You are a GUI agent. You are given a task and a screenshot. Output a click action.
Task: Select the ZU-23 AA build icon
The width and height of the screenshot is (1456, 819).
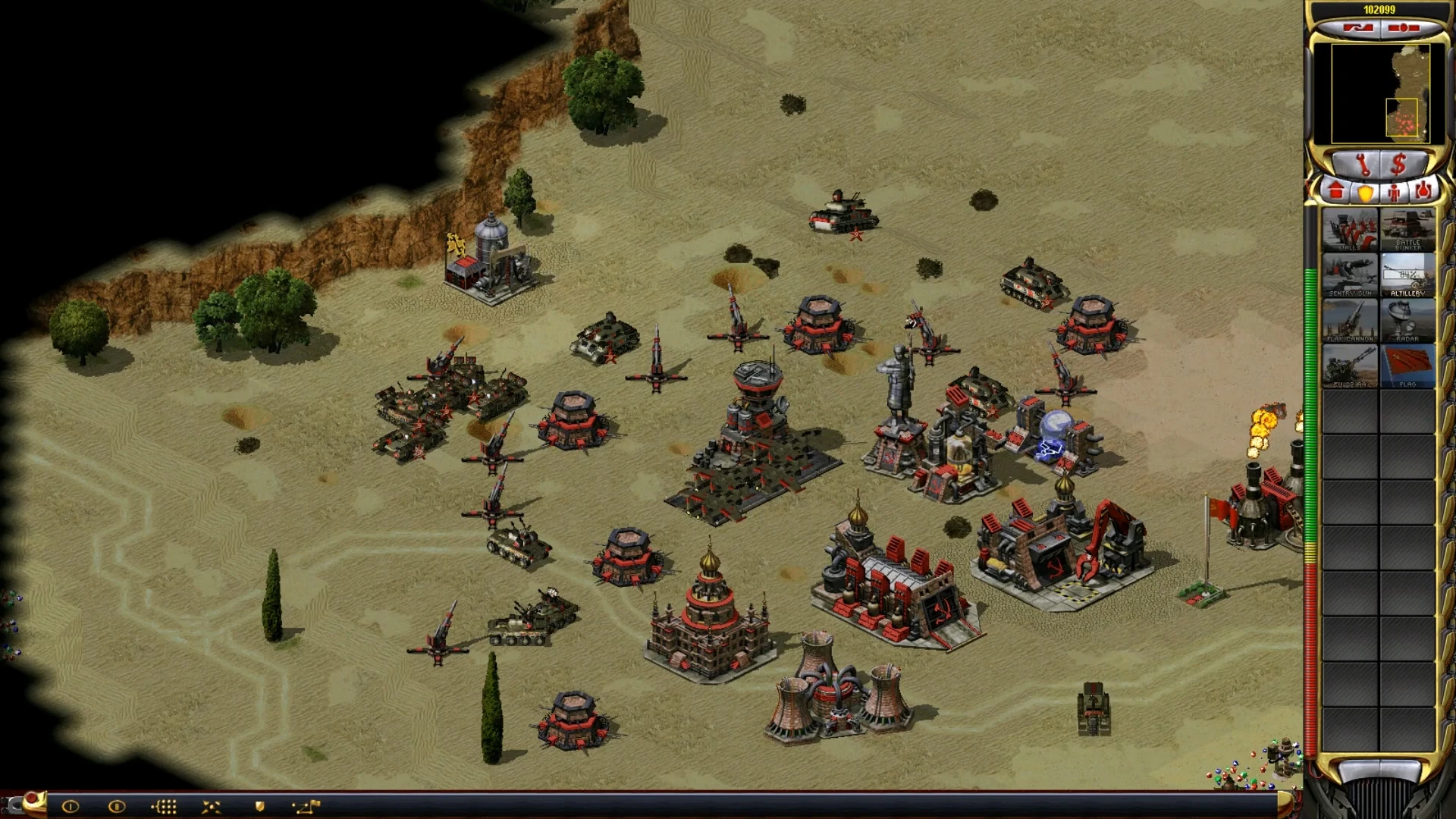(x=1350, y=364)
